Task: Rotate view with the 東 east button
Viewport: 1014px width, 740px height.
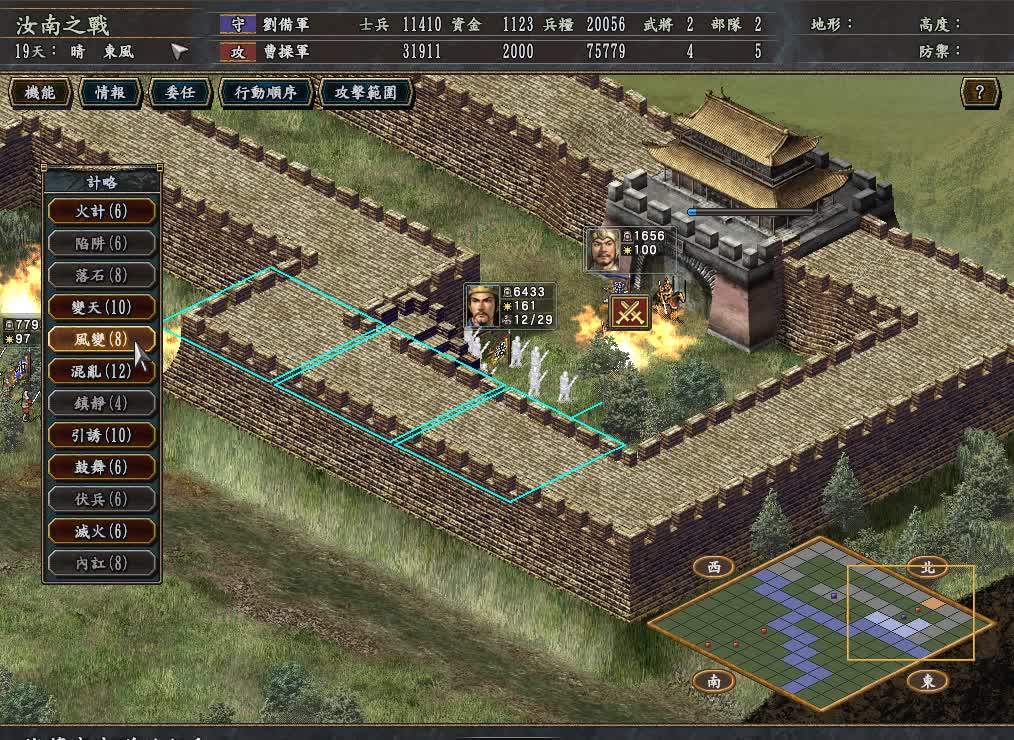Action: tap(928, 681)
